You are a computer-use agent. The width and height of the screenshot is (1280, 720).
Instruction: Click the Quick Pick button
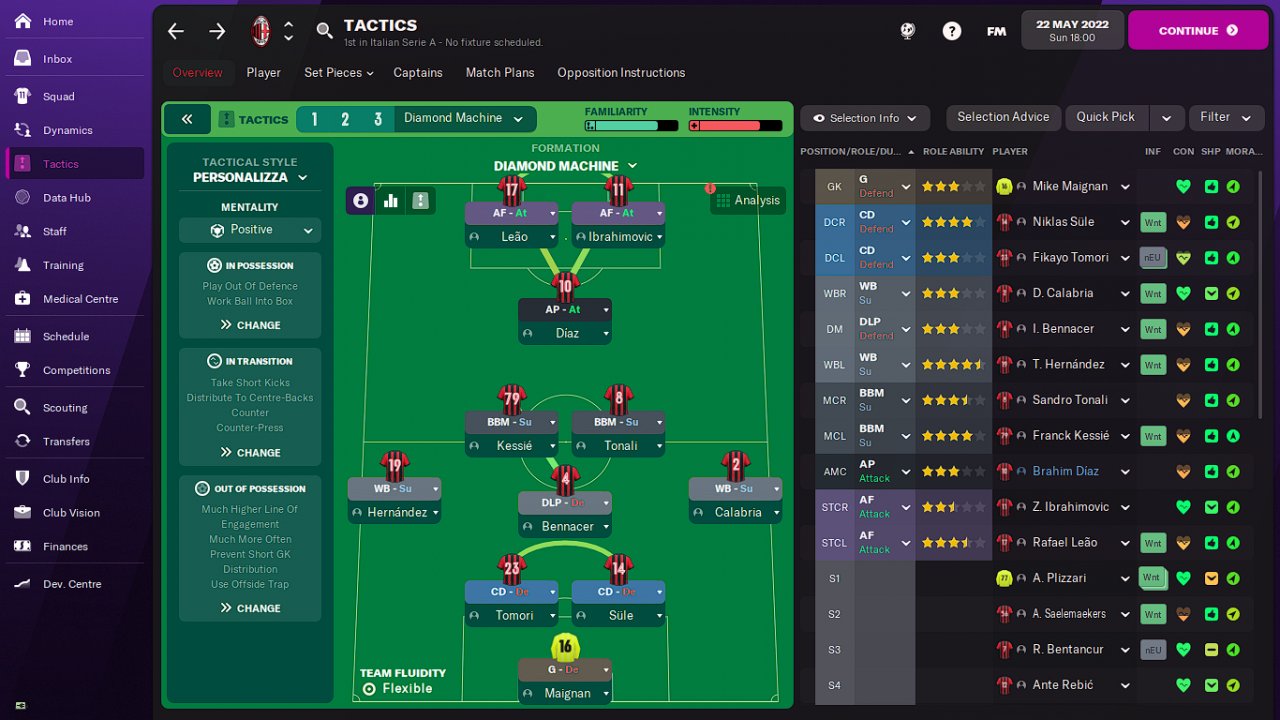[x=1105, y=117]
